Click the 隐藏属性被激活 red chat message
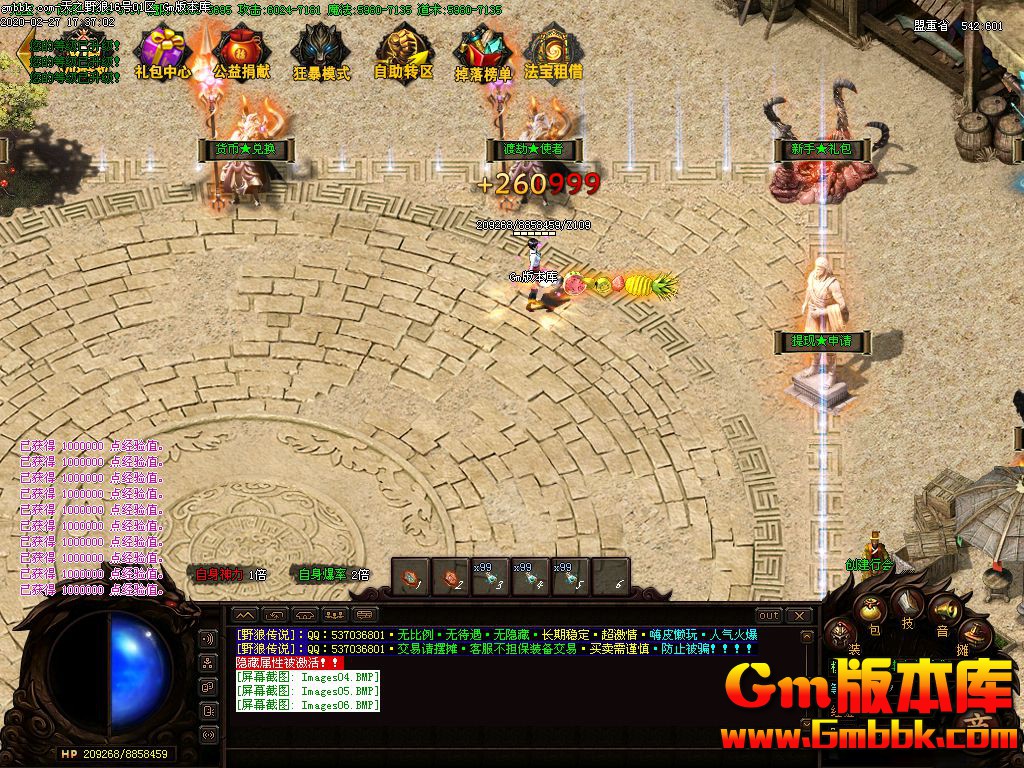 [288, 662]
